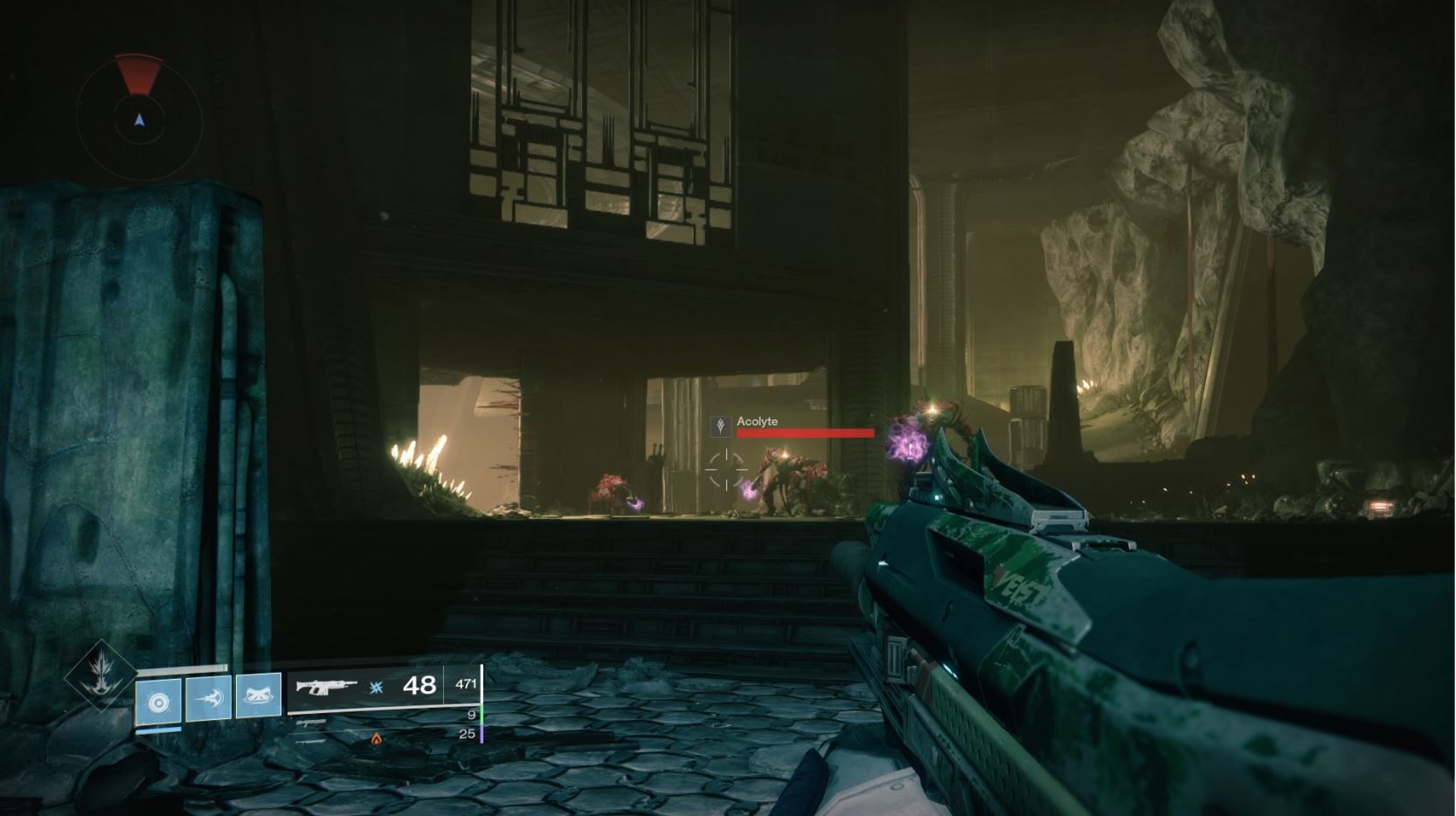1456x816 pixels.
Task: Click the green secondary ammo meter showing 9
Action: tap(483, 715)
